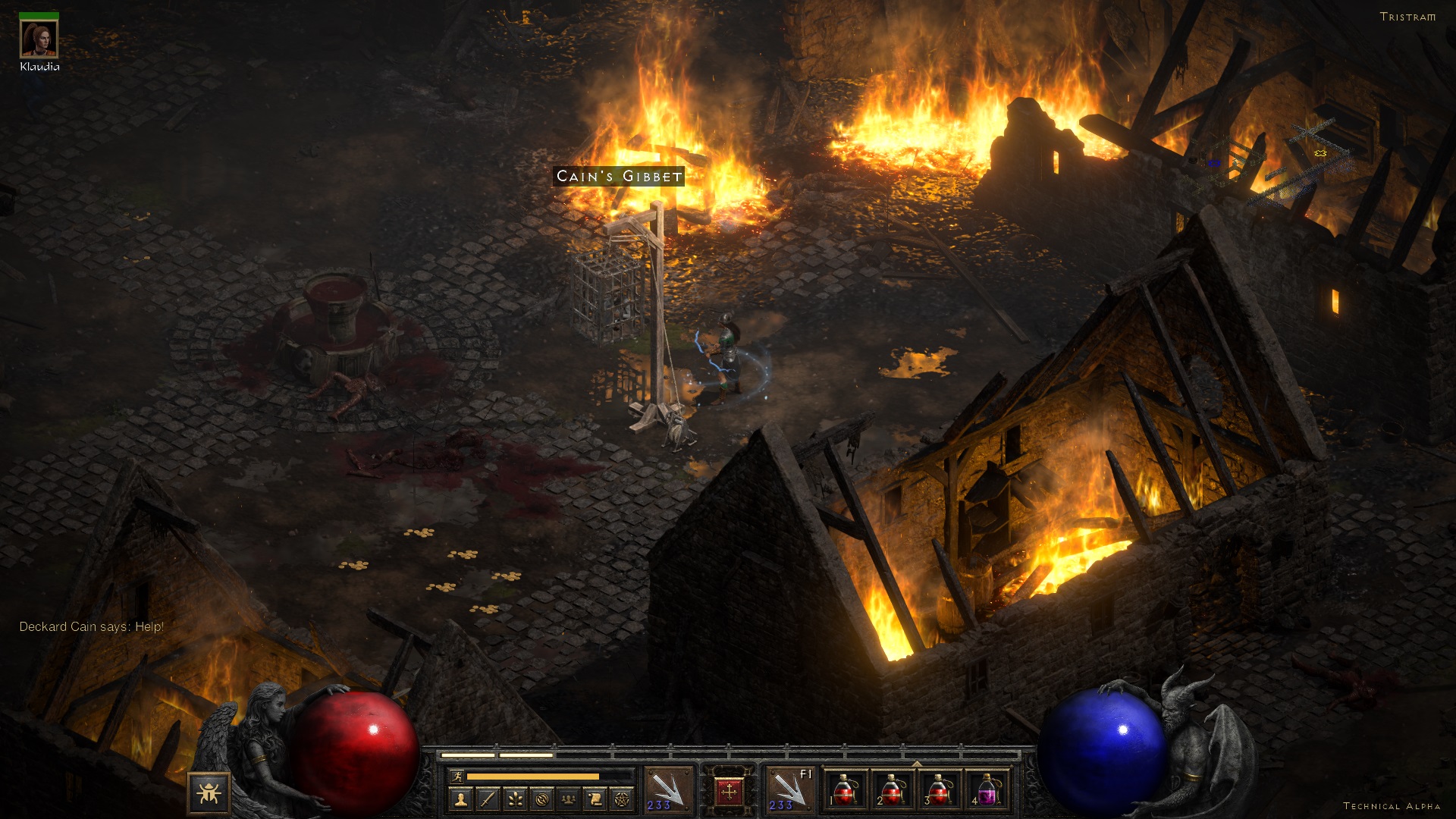
Task: Click Klaudia's mercenary portrait
Action: (x=39, y=39)
